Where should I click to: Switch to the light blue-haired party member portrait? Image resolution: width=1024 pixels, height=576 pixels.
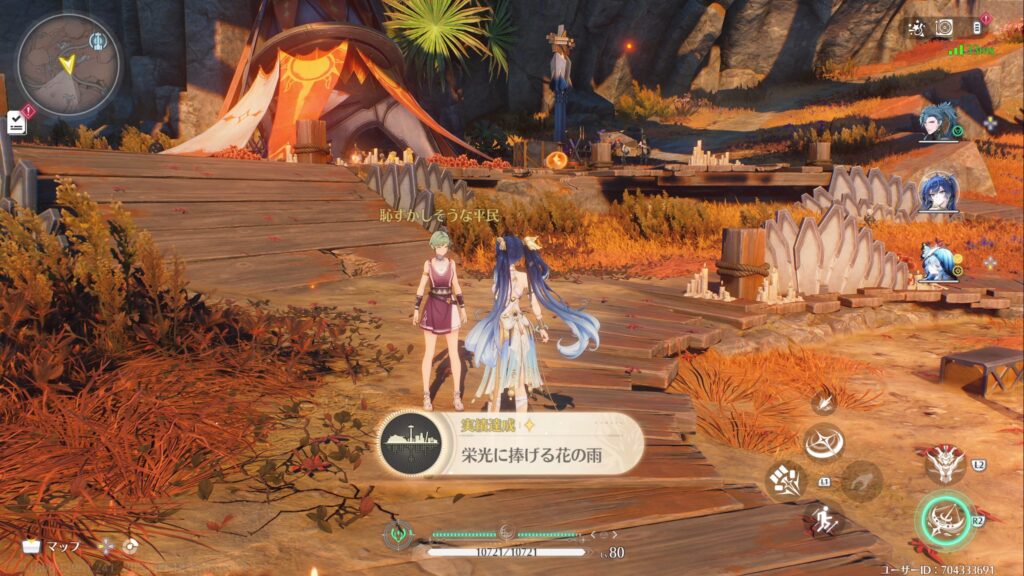[x=937, y=262]
